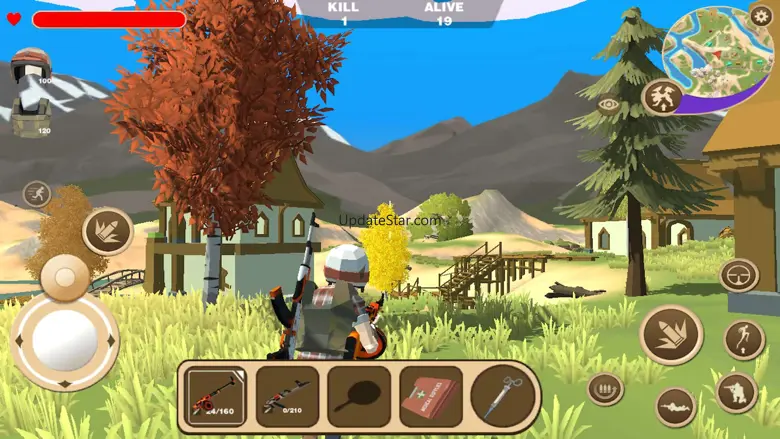Screen dimensions: 780x439
Task: Fire using the small bullet button above the joystick
Action: point(107,232)
